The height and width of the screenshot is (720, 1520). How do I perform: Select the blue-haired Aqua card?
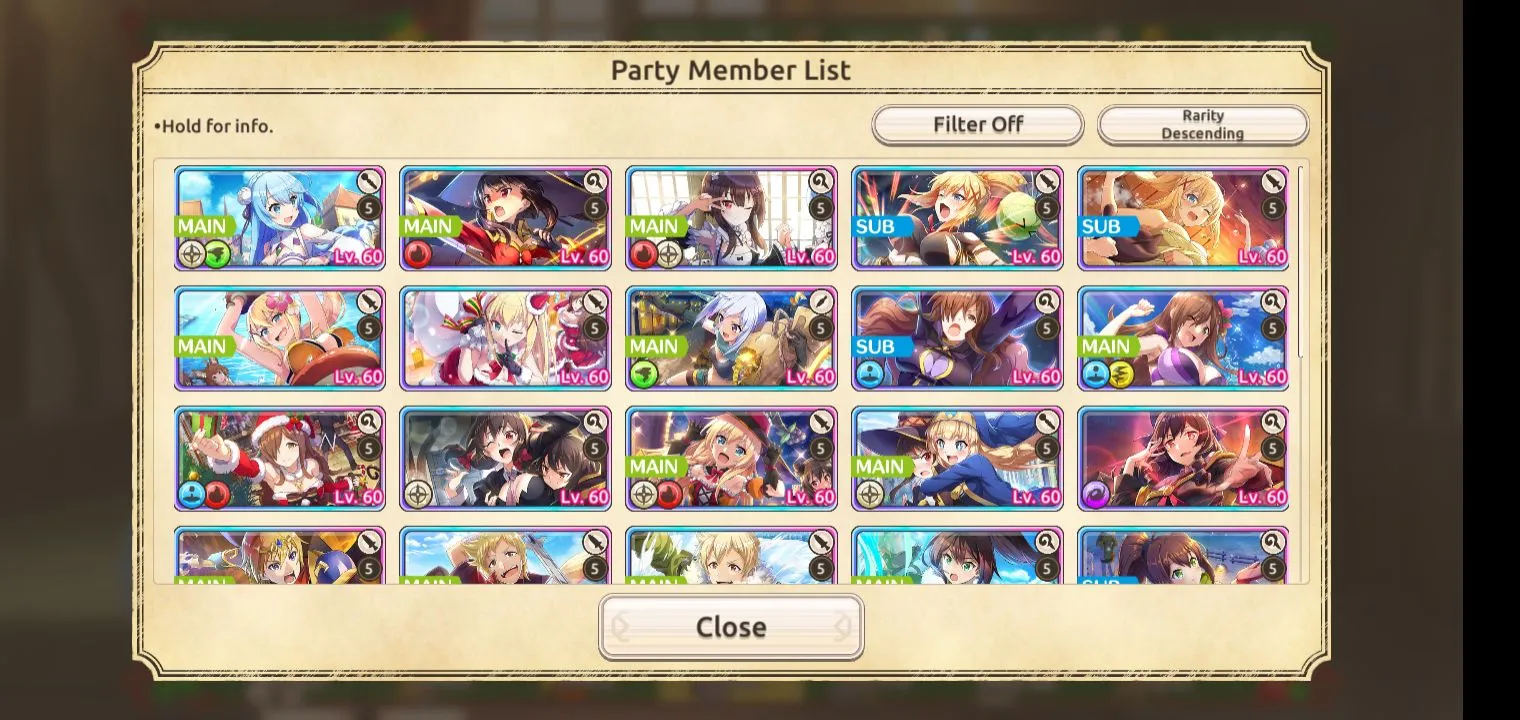tap(280, 218)
